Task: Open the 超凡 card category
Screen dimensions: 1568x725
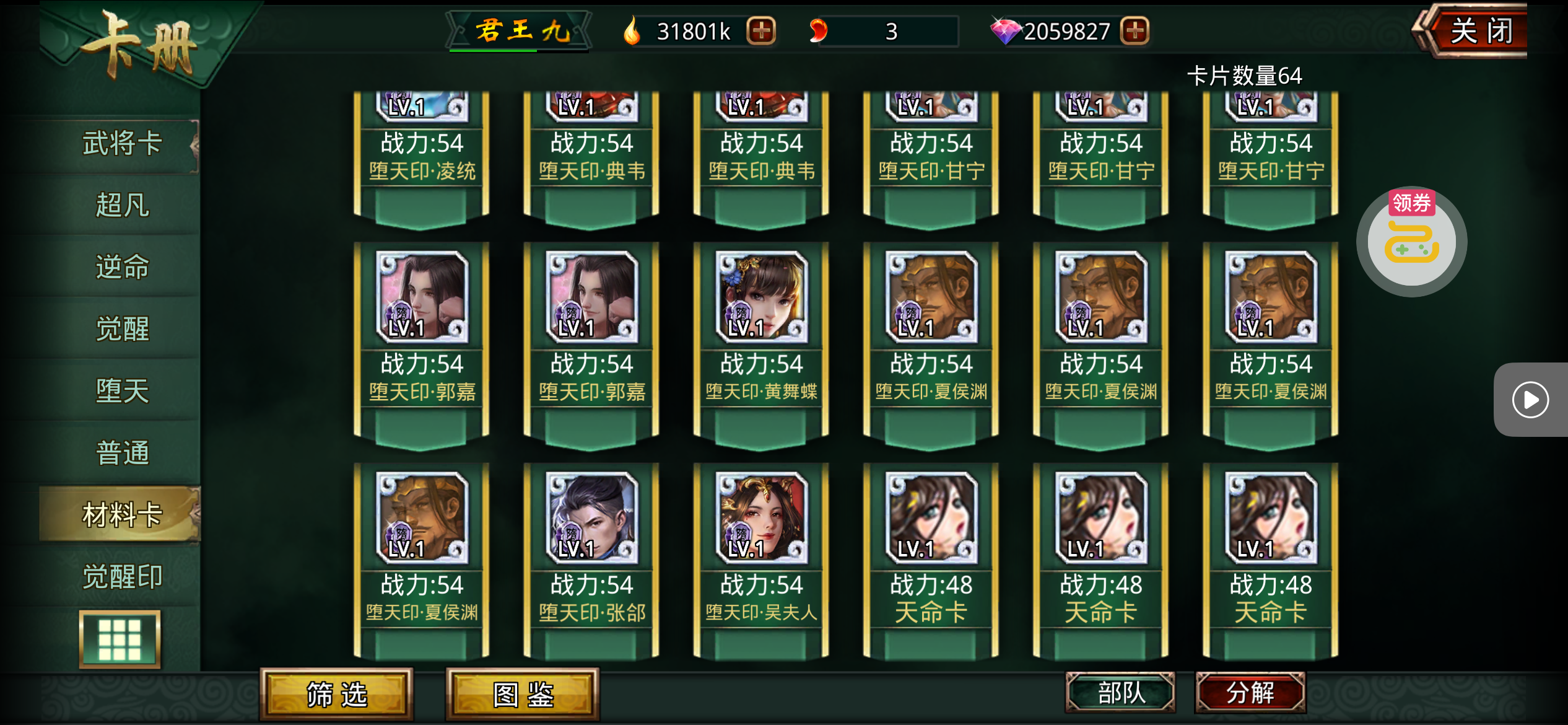Action: pyautogui.click(x=122, y=206)
